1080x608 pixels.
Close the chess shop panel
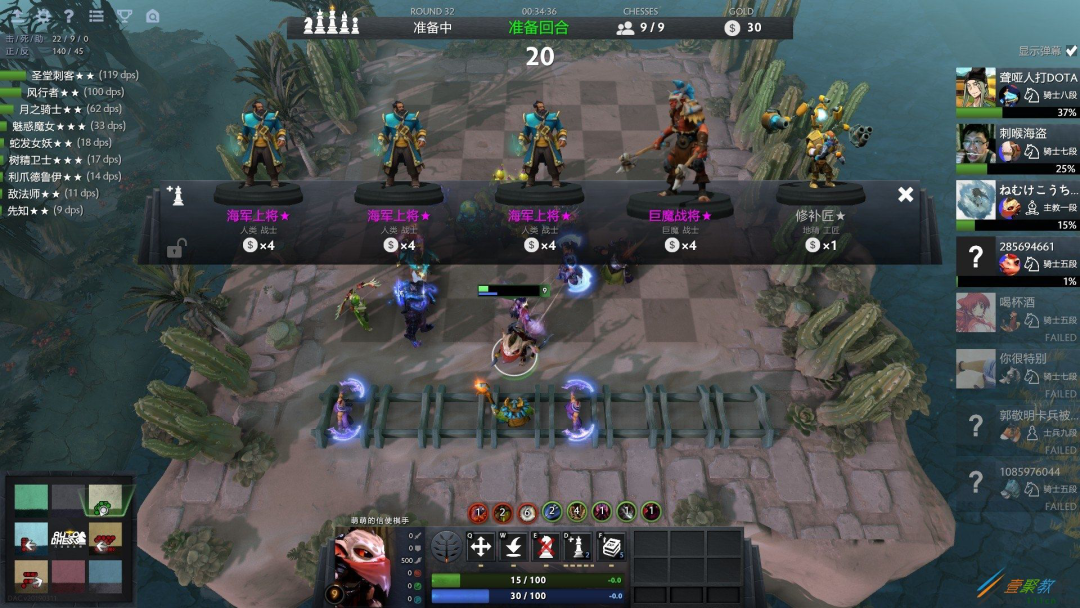pos(905,194)
